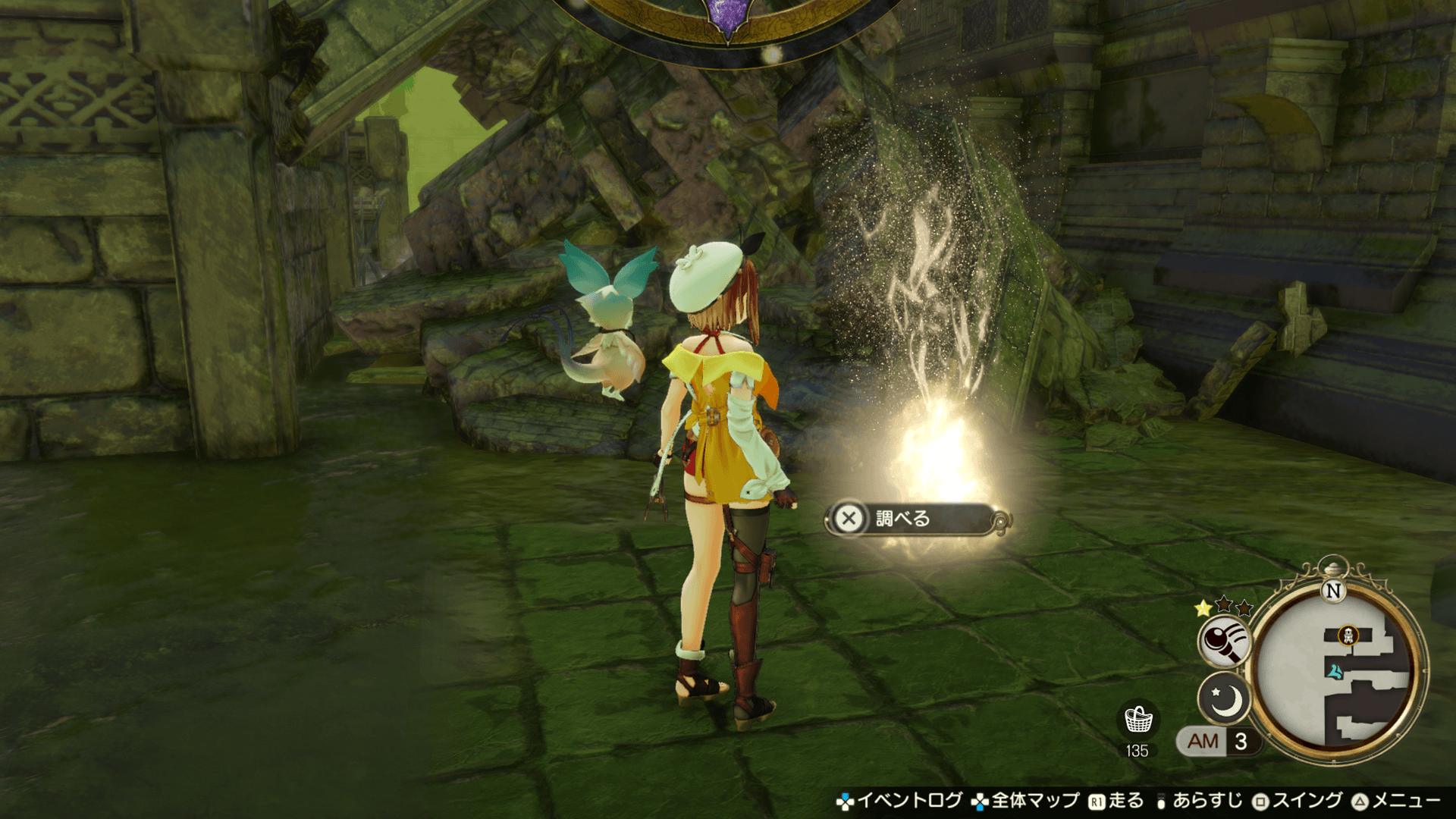Open the circular minimap
1456x819 pixels.
pos(1338,671)
